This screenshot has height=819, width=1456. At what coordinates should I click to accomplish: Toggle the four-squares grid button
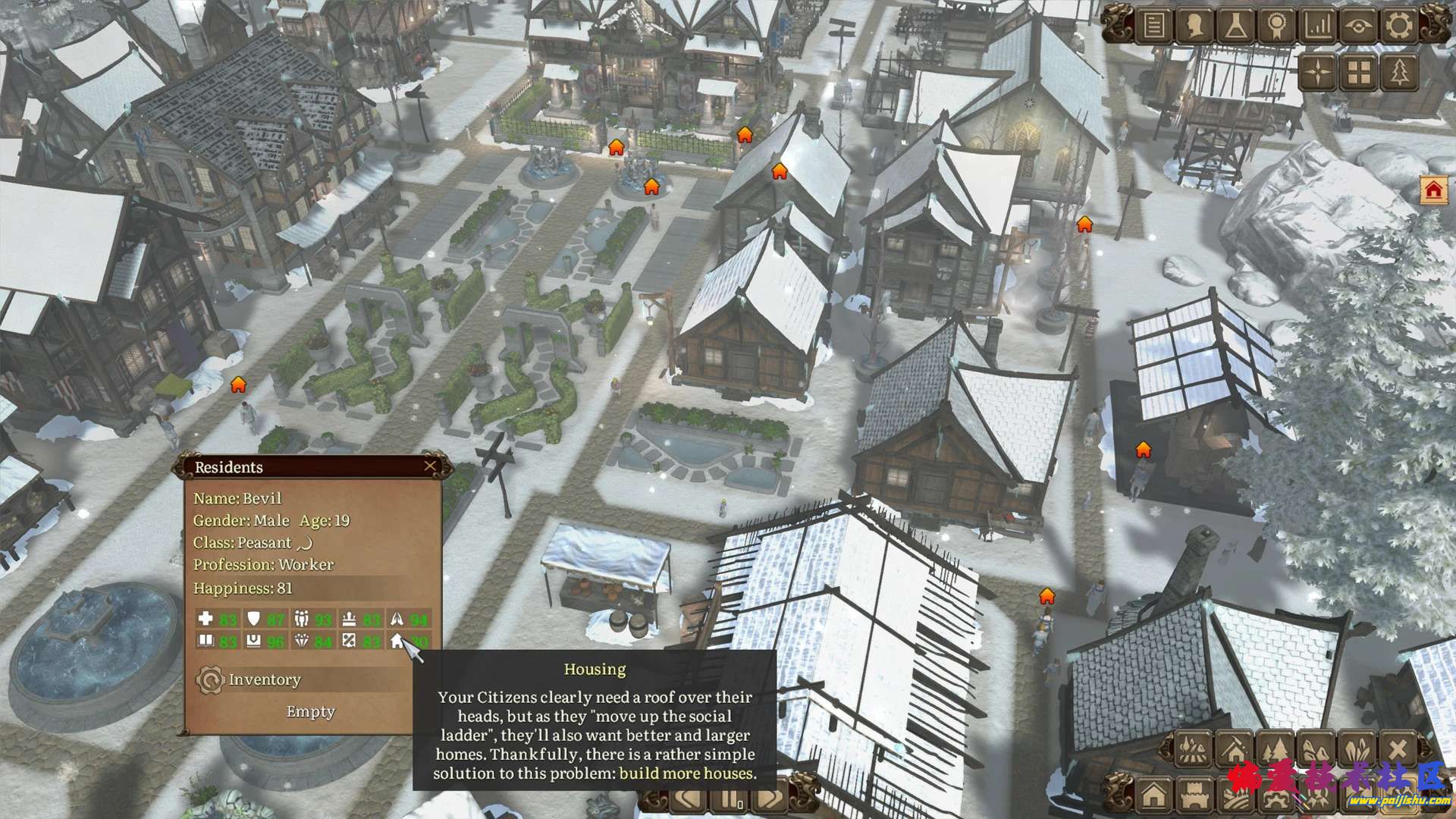[1360, 73]
